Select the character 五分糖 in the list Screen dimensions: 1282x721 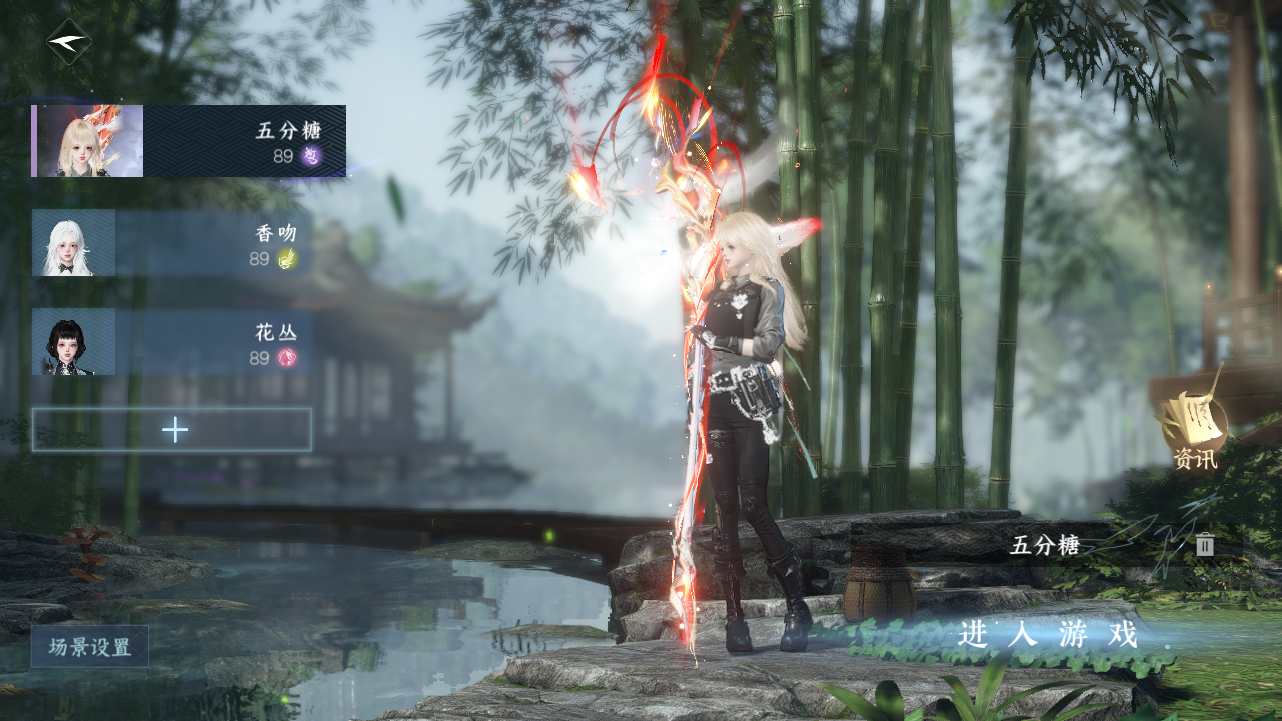(x=189, y=141)
